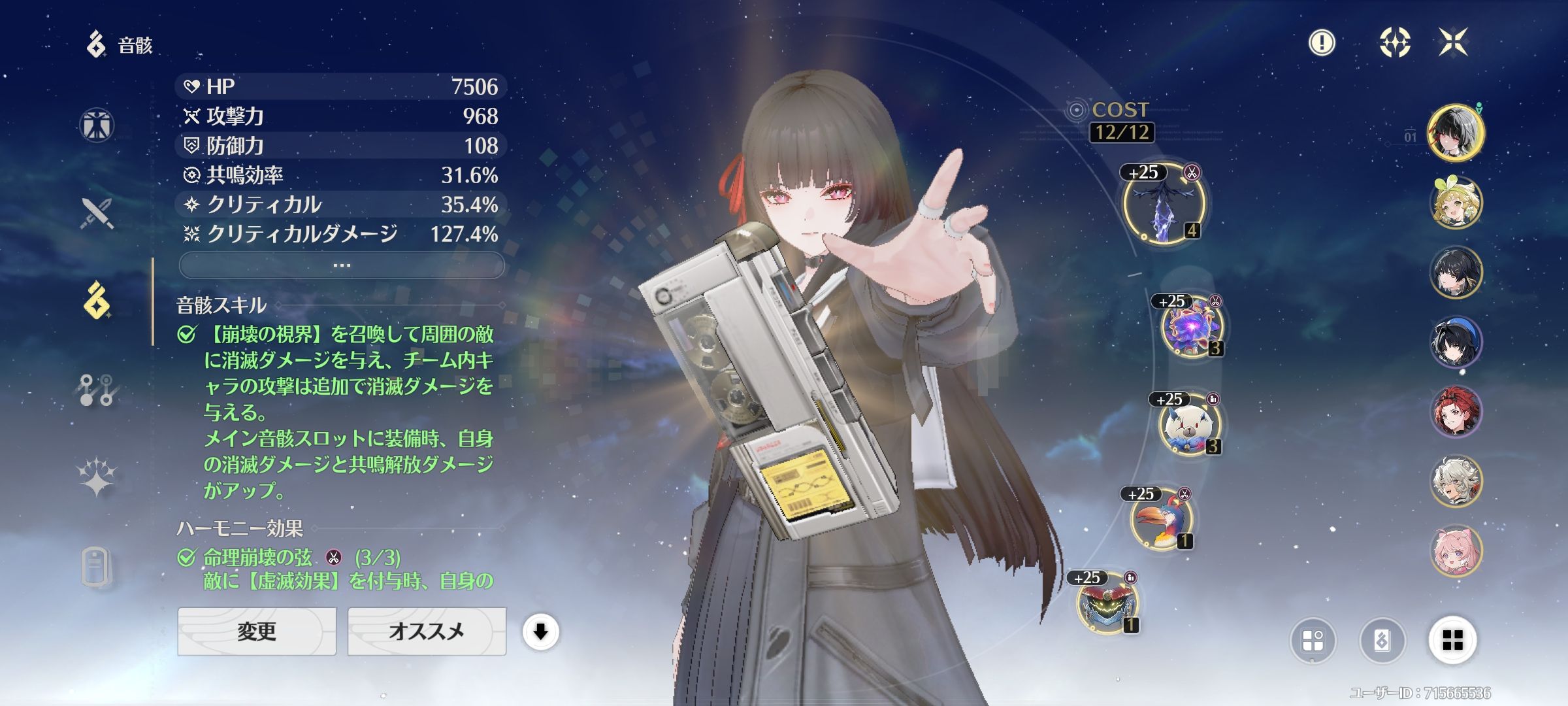This screenshot has width=1568, height=706.
Task: Switch to the resonance chain star tab
Action: click(97, 476)
